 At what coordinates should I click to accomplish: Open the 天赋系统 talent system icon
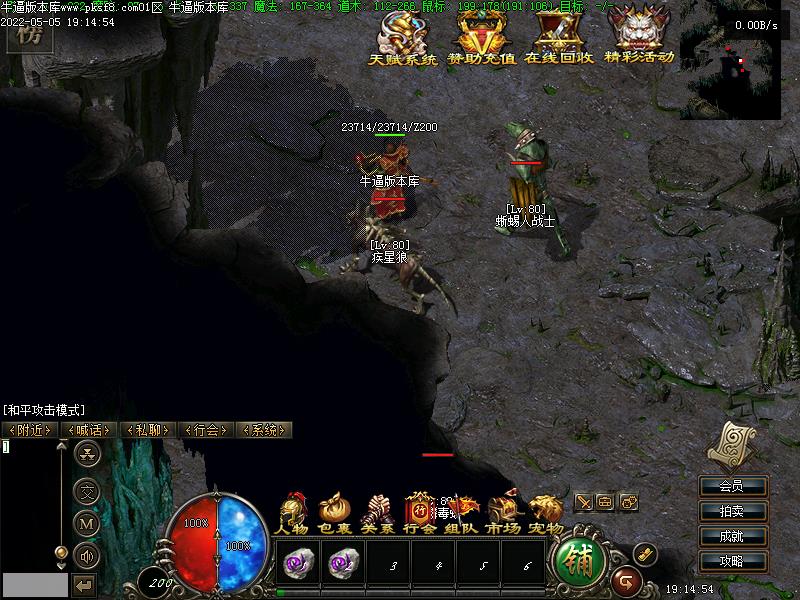click(x=403, y=38)
